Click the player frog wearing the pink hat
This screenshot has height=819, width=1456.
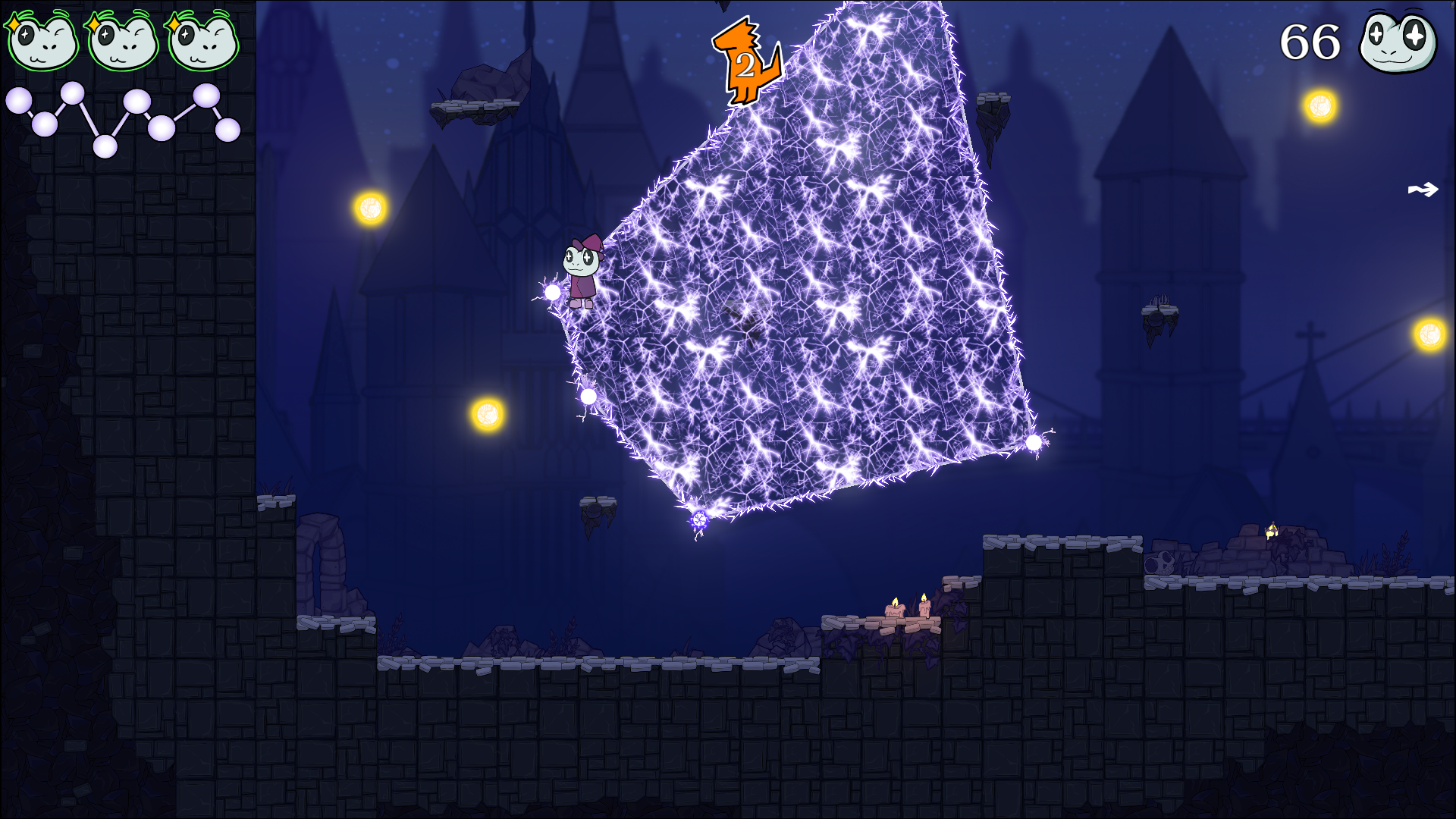pos(582,269)
